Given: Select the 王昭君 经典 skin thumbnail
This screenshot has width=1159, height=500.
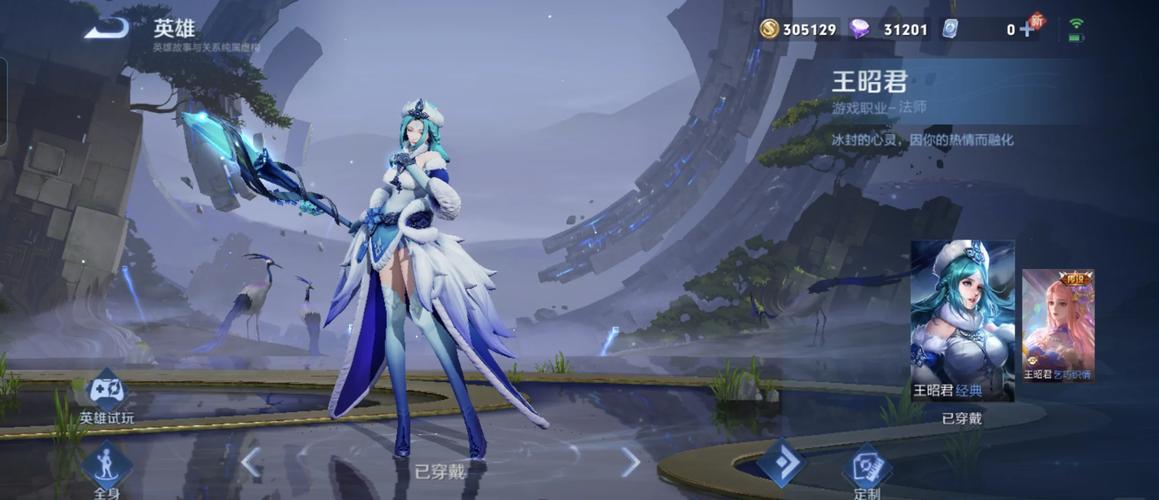Looking at the screenshot, I should [x=962, y=320].
